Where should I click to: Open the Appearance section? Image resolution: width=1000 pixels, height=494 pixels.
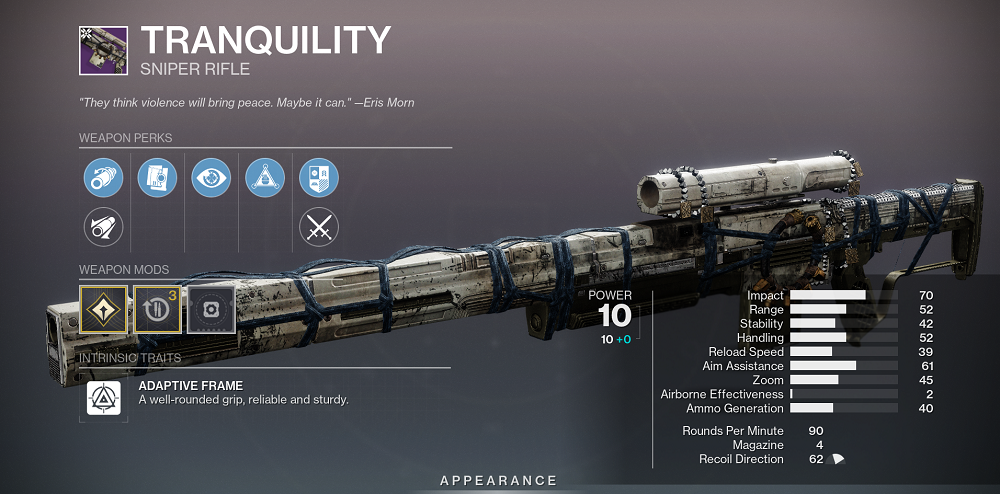point(499,481)
